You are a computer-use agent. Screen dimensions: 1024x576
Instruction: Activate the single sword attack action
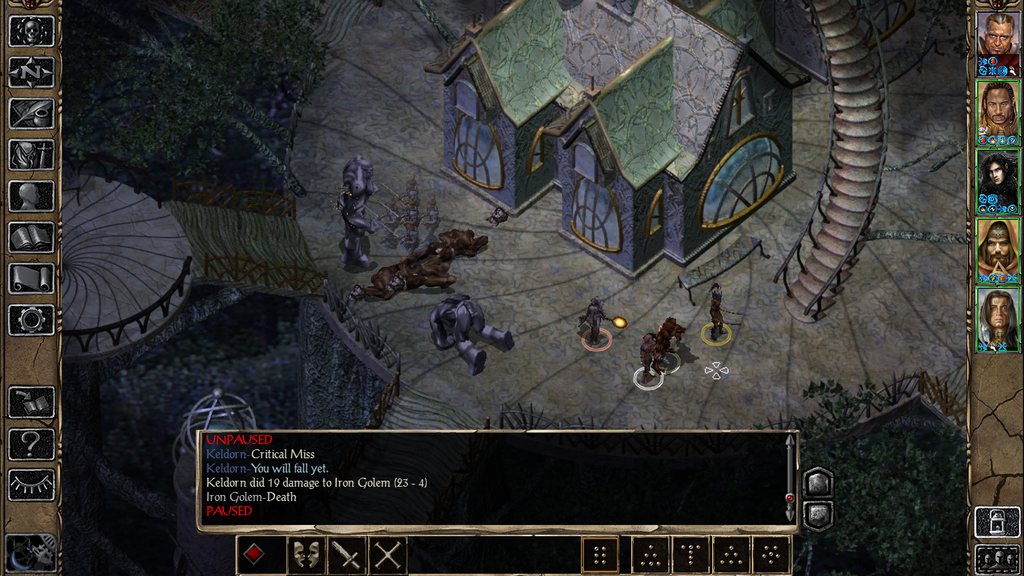click(346, 555)
